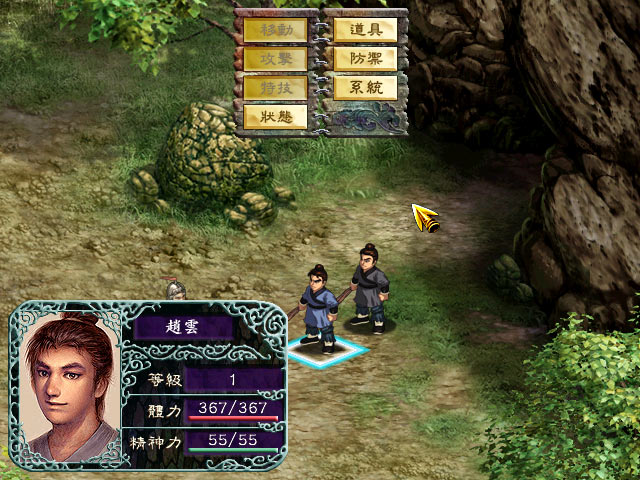Choose the 防禦 (Defend) command
Image resolution: width=640 pixels, height=480 pixels.
click(x=365, y=59)
